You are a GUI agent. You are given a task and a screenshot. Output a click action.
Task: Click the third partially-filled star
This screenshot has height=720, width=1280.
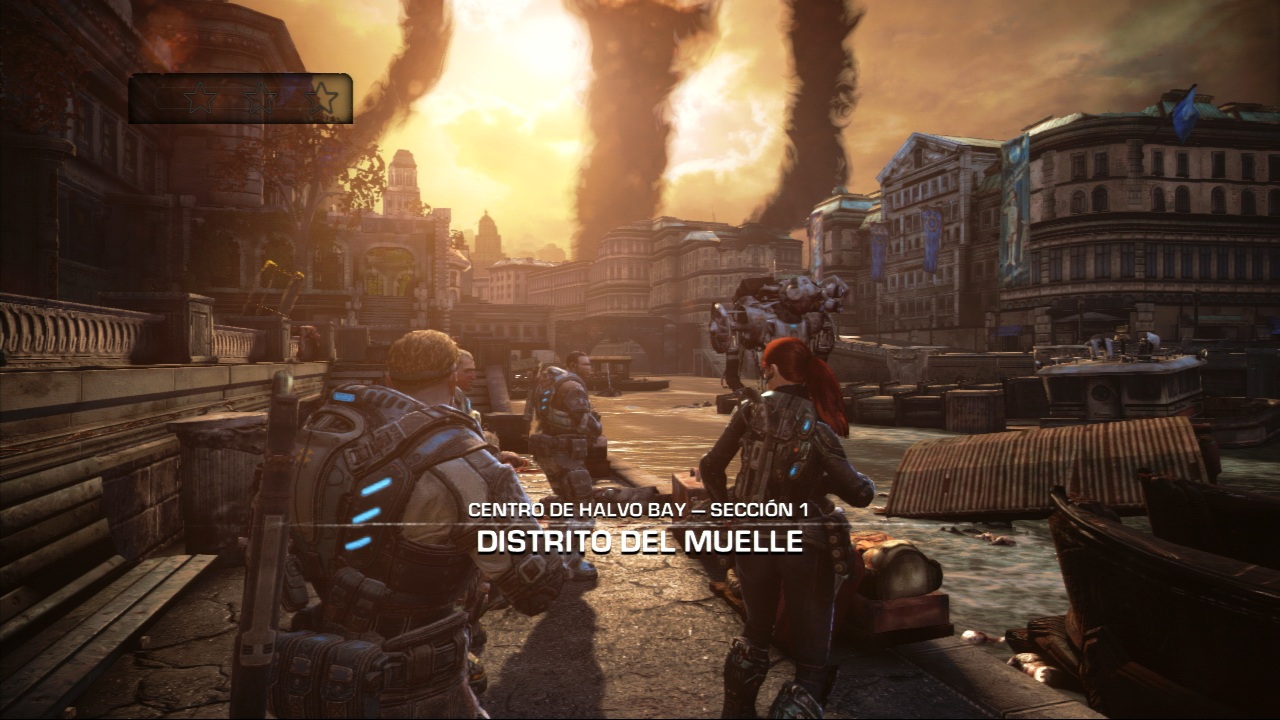322,96
